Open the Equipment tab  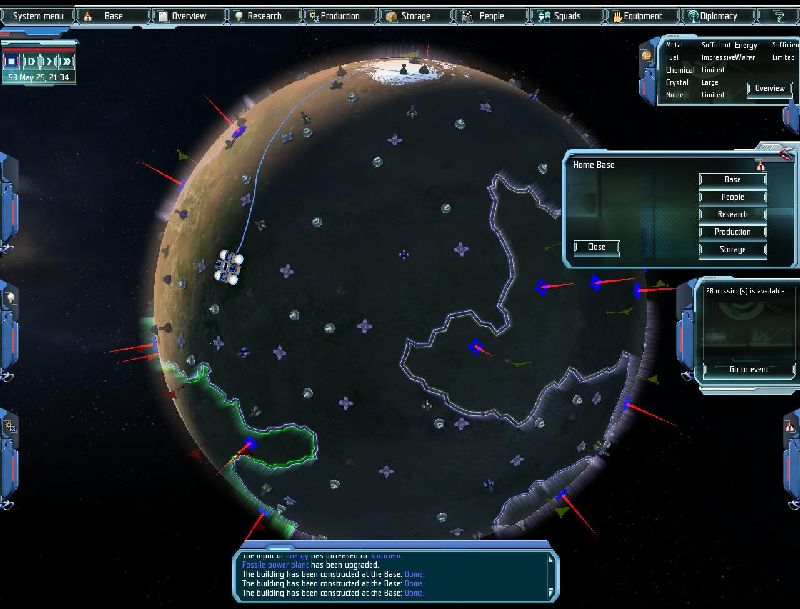click(x=638, y=16)
